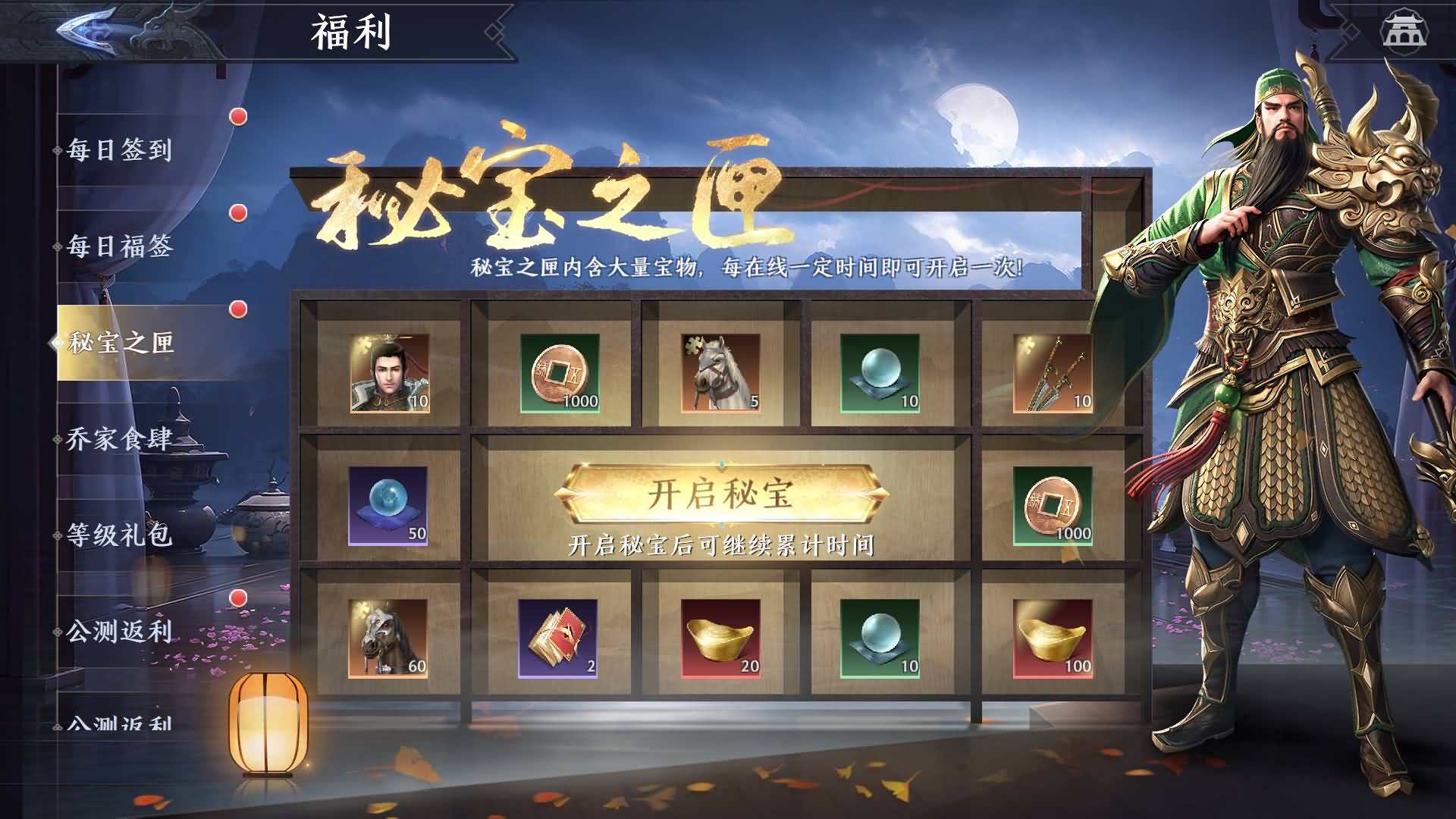
Task: Open the 等级礼包 panel
Action: coord(118,536)
